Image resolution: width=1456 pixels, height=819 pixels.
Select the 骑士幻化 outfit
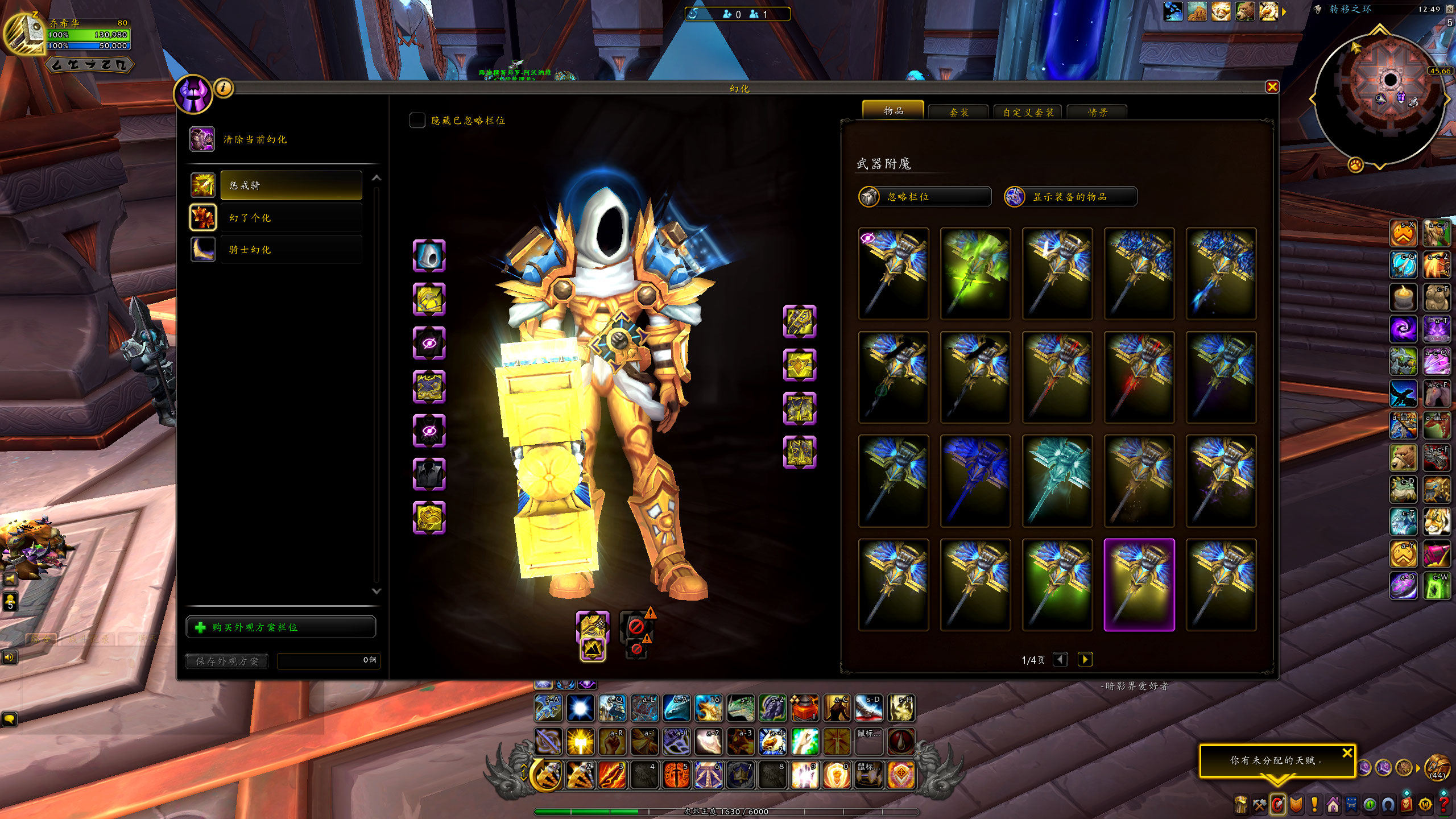291,250
